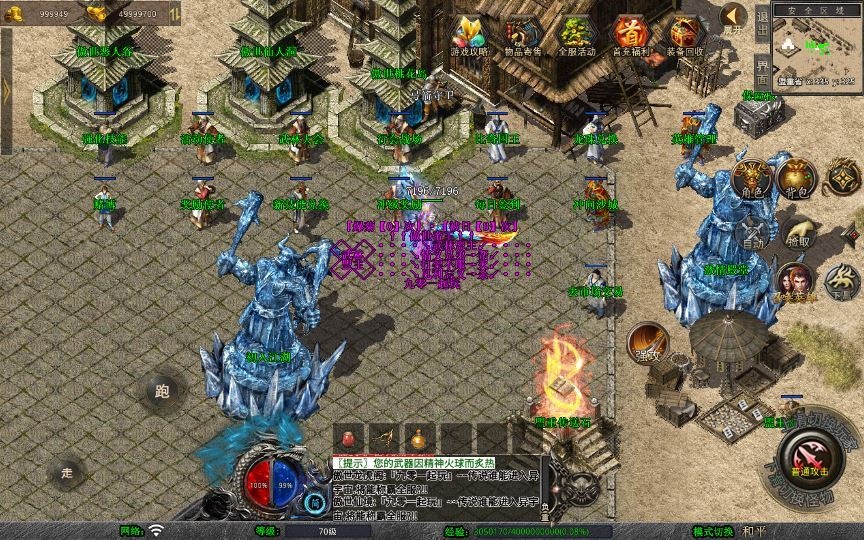The height and width of the screenshot is (540, 864).
Task: Open the 首充福利 first-recharge bonus
Action: 630,34
